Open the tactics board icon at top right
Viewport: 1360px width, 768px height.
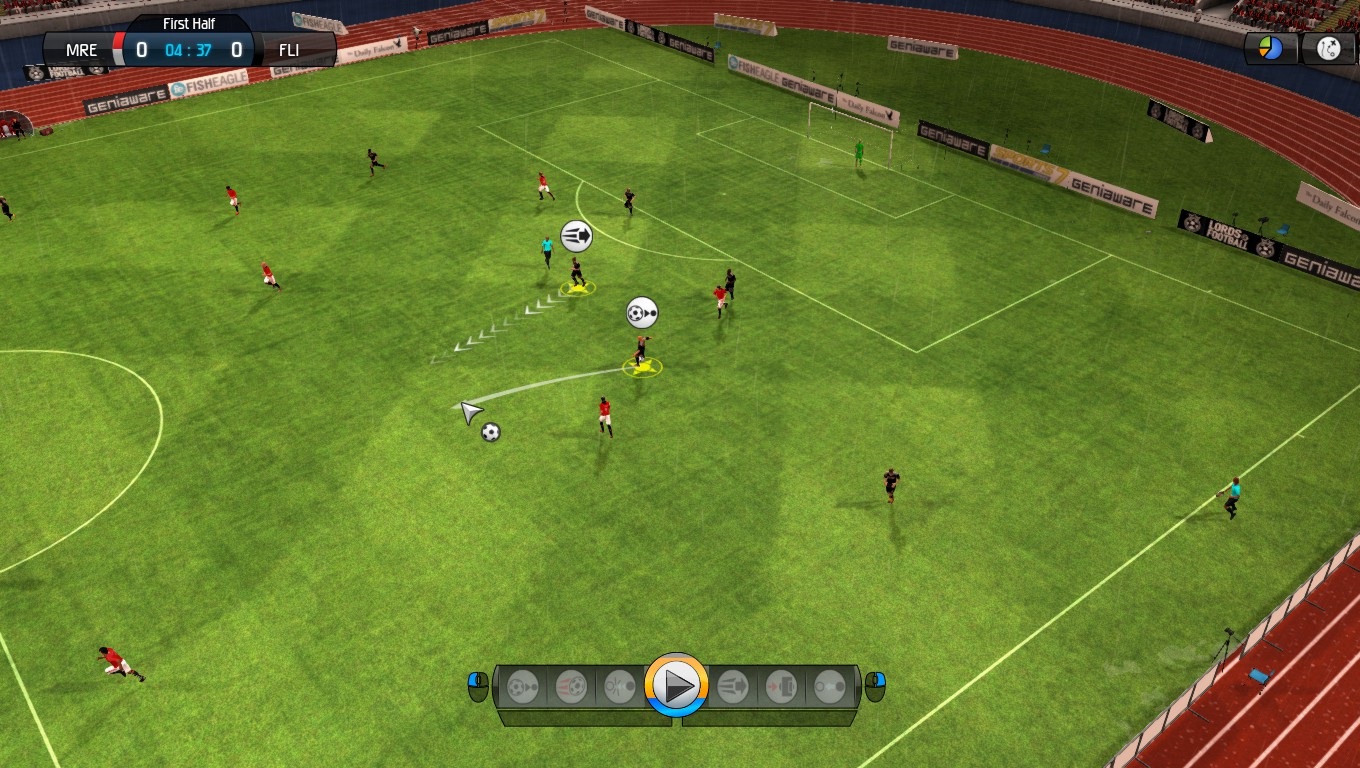(1330, 47)
